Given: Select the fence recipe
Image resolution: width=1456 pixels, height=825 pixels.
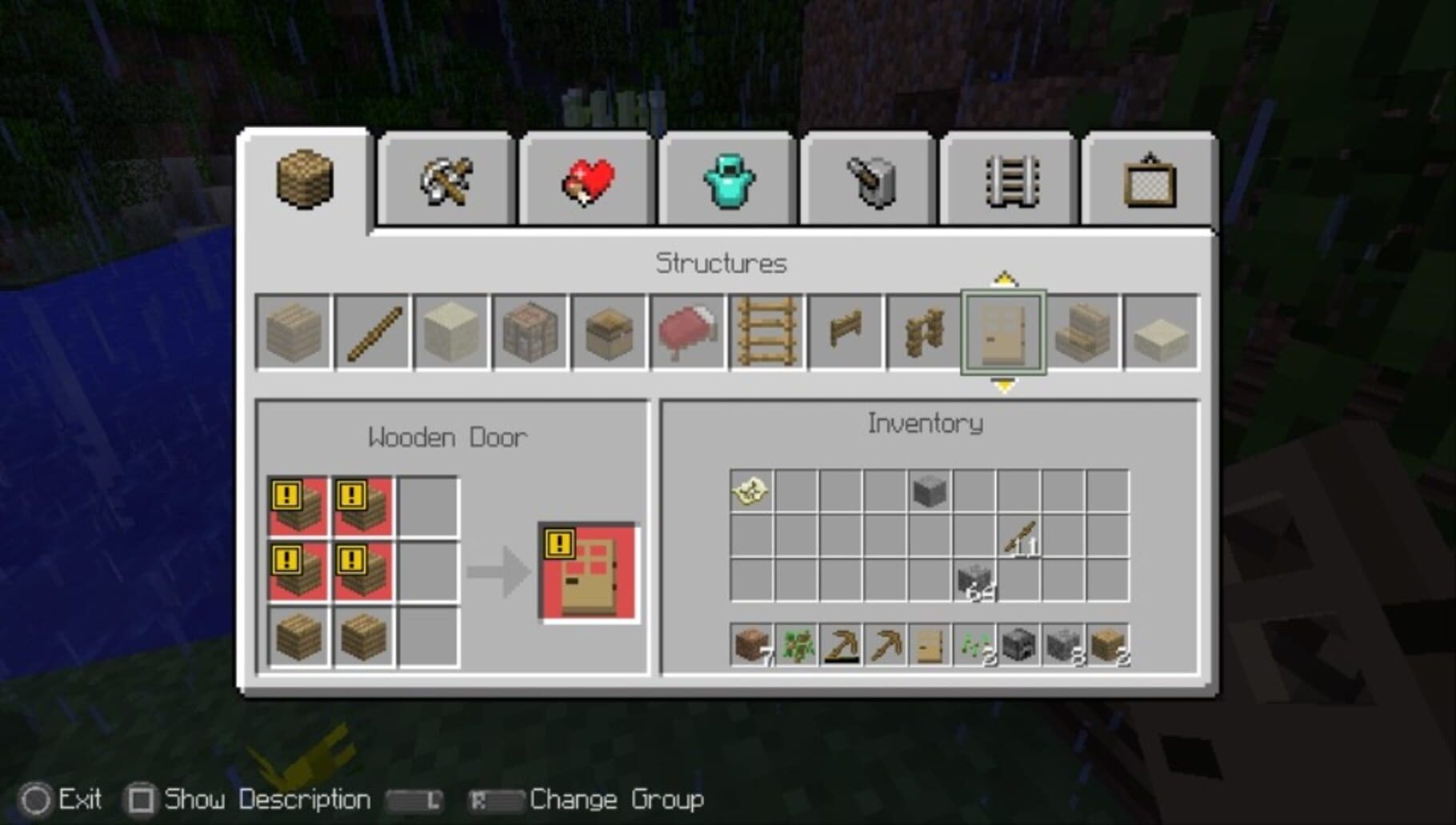Looking at the screenshot, I should 846,333.
